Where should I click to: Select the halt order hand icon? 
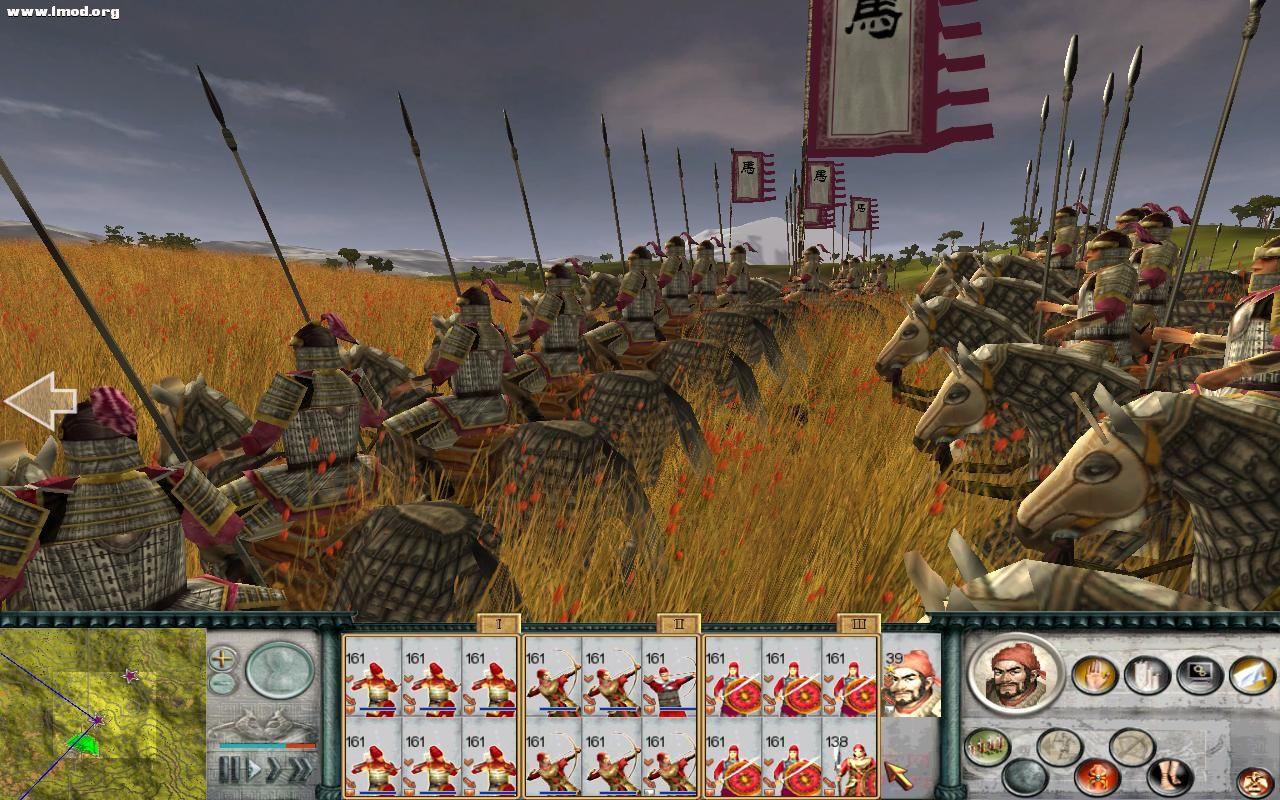click(x=1095, y=674)
